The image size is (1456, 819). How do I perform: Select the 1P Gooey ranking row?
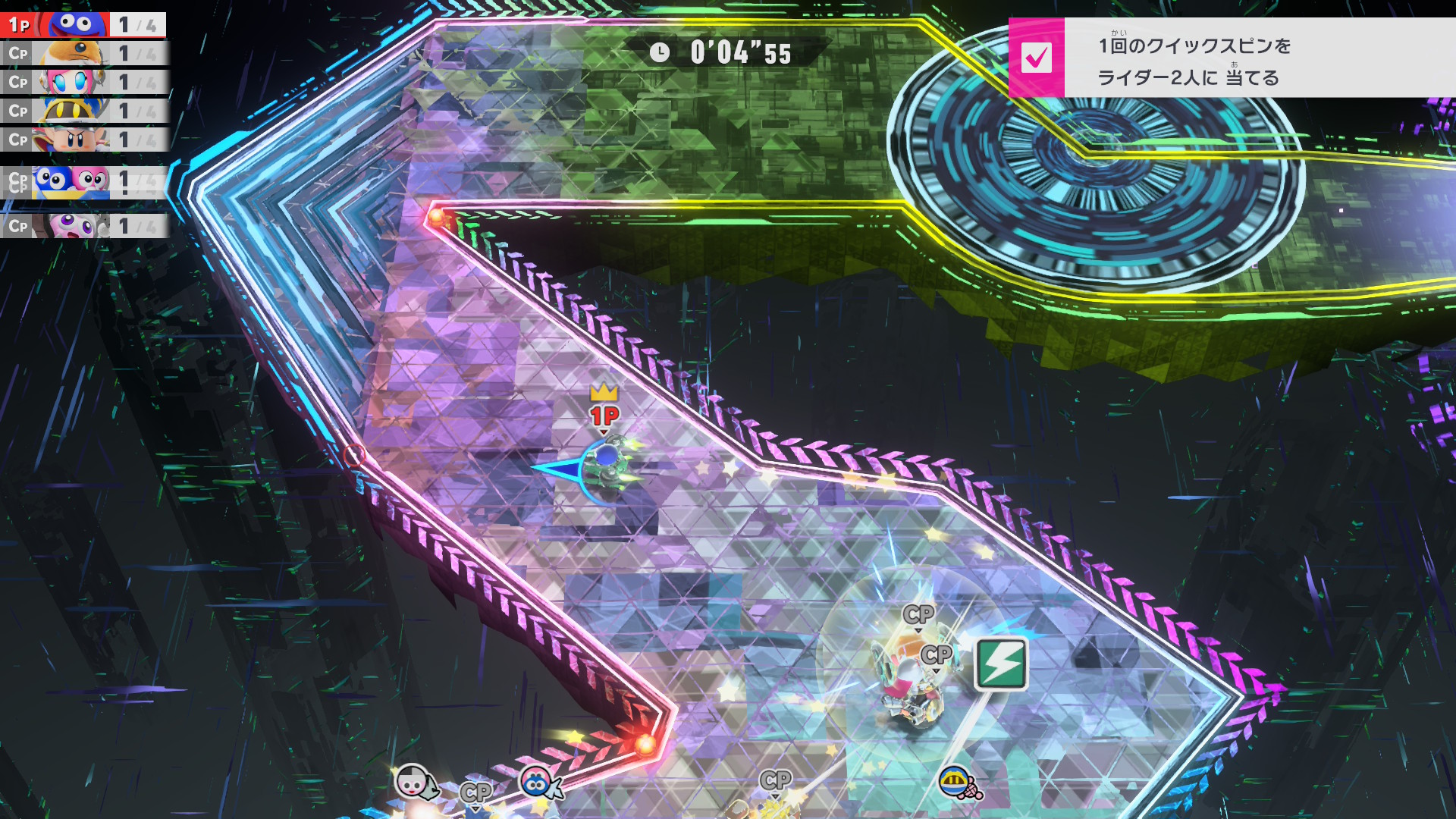(x=83, y=25)
